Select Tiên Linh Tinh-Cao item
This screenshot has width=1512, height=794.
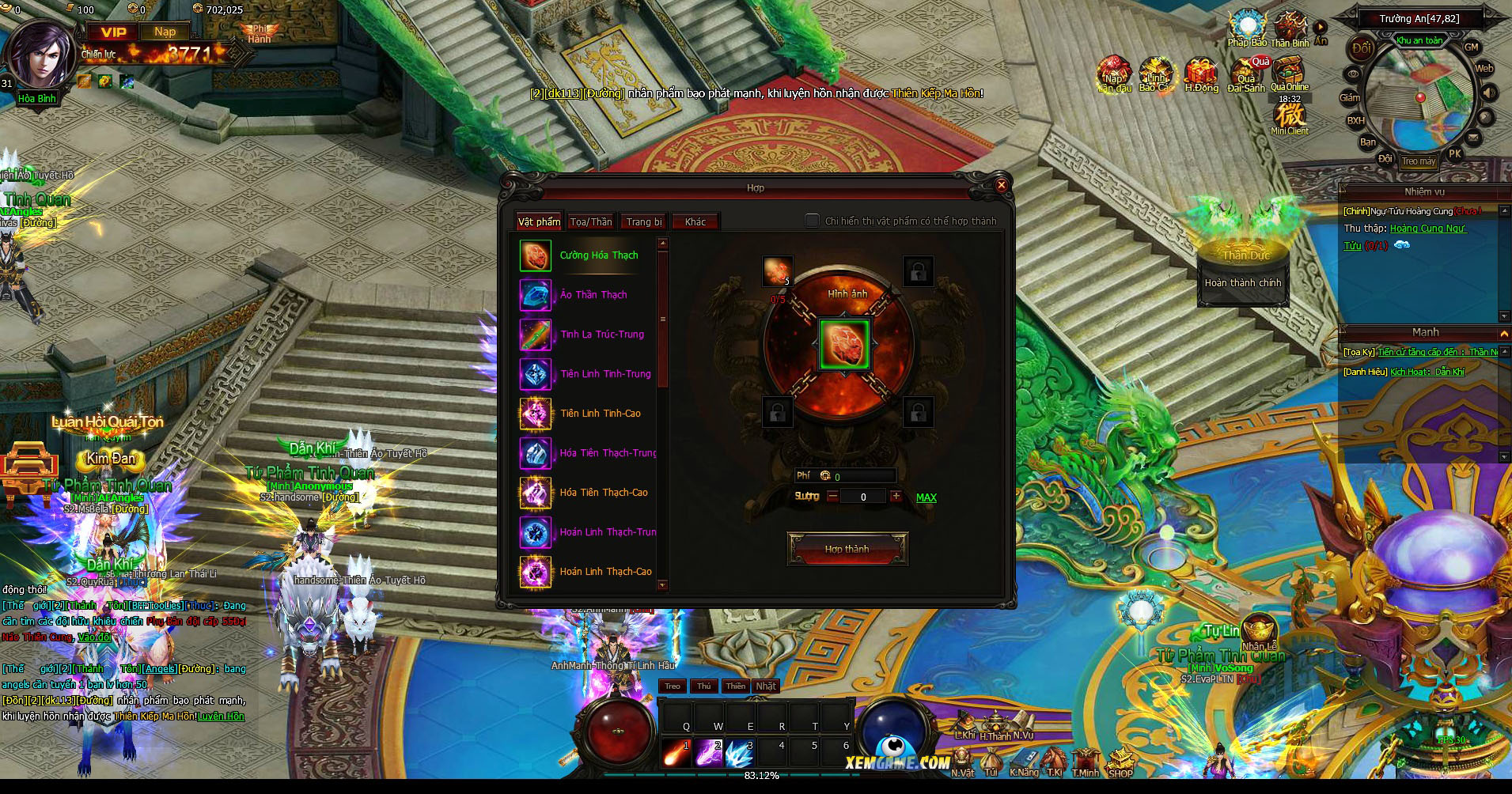(600, 414)
